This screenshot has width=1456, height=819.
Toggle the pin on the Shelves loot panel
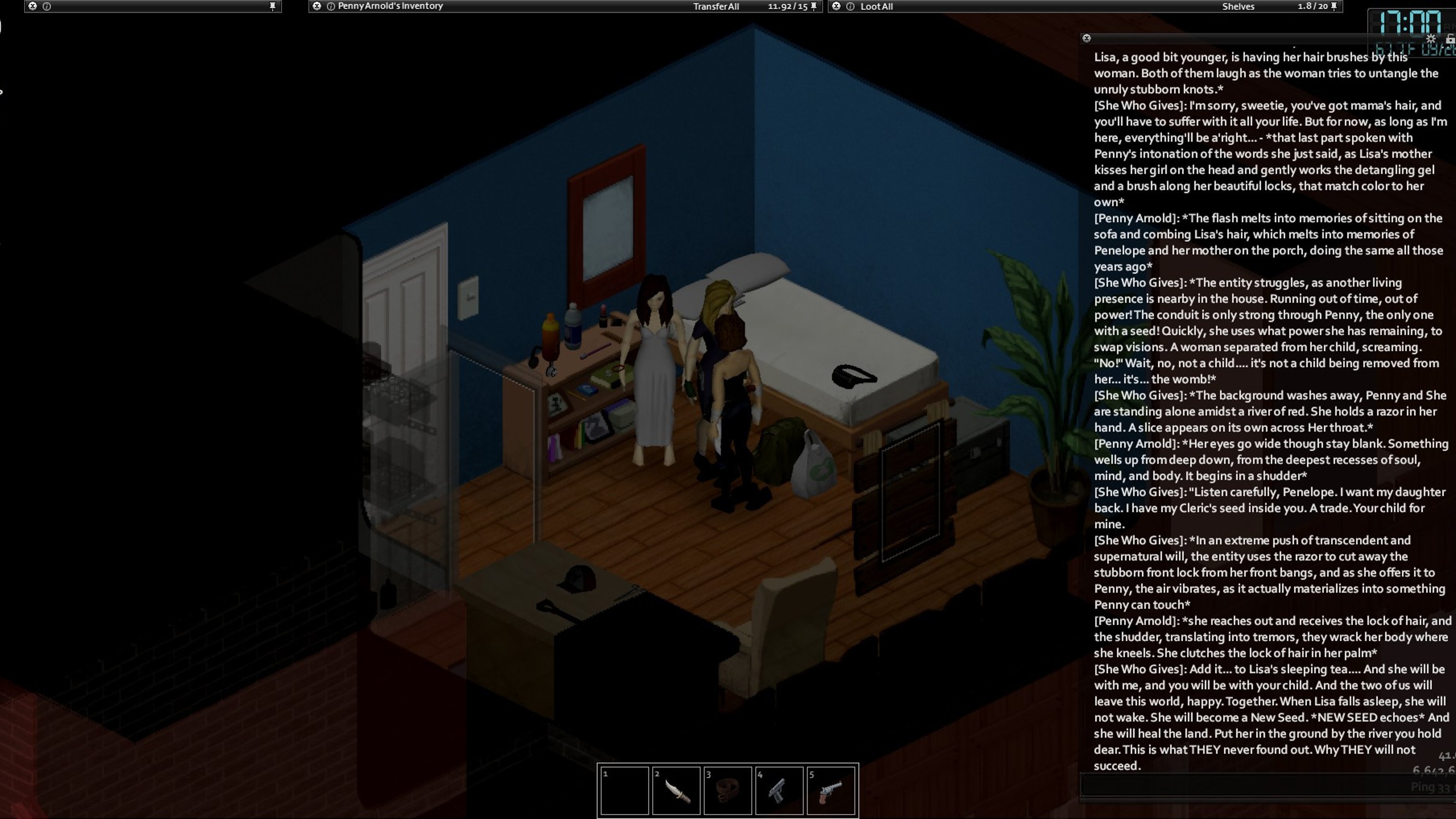(1334, 6)
